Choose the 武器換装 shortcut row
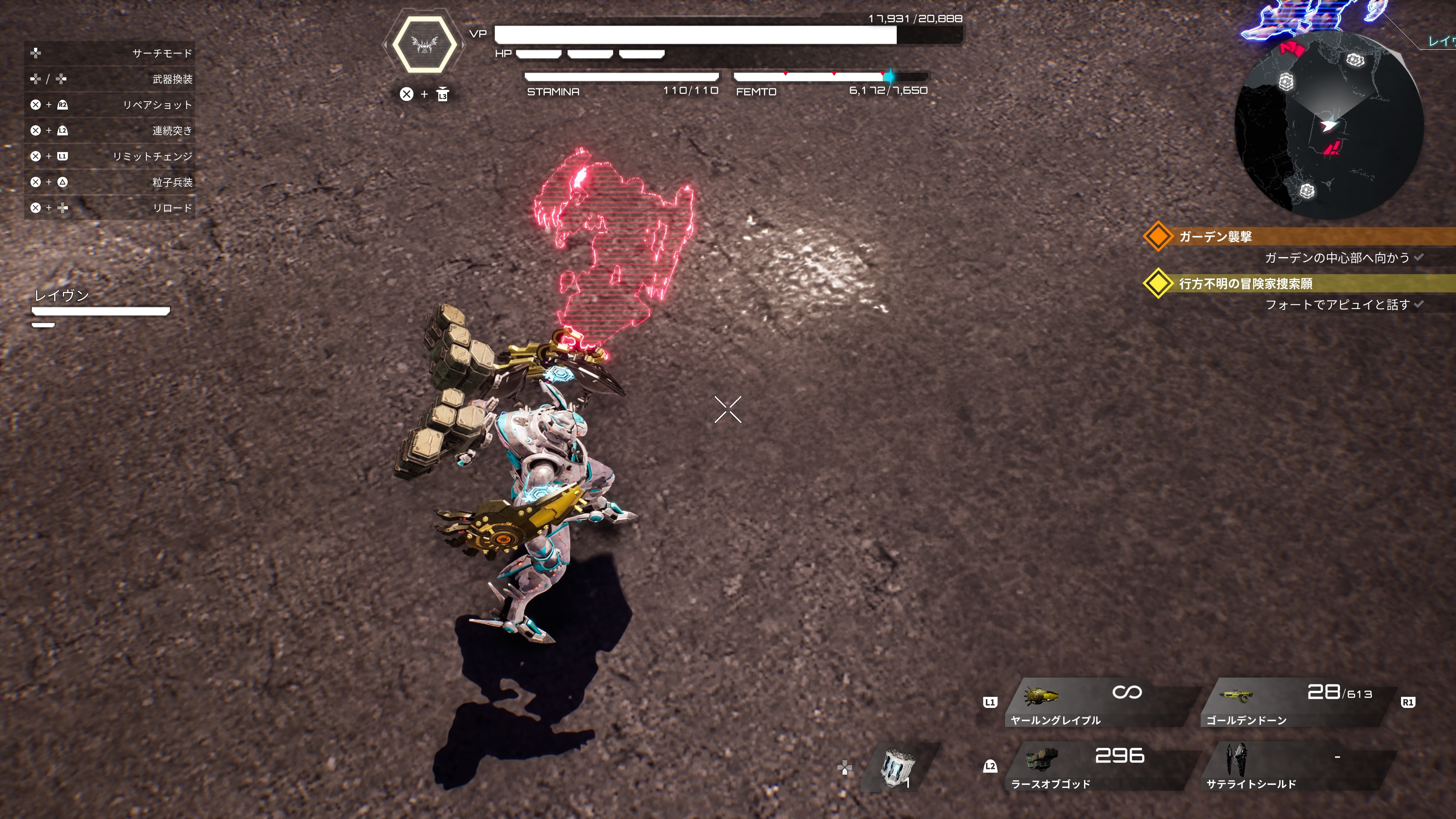Screen dimensions: 1456x819 110,79
